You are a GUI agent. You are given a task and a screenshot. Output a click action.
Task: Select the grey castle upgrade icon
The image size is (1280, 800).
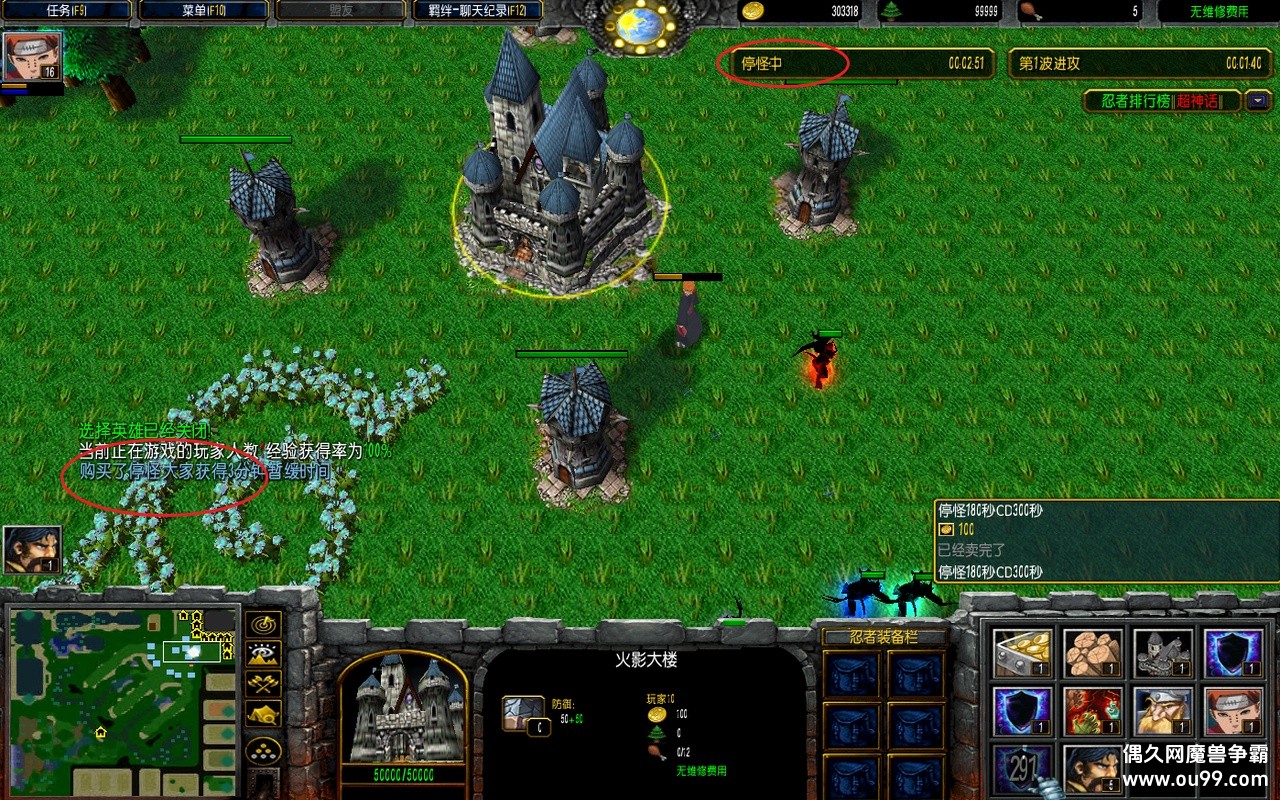click(1162, 653)
